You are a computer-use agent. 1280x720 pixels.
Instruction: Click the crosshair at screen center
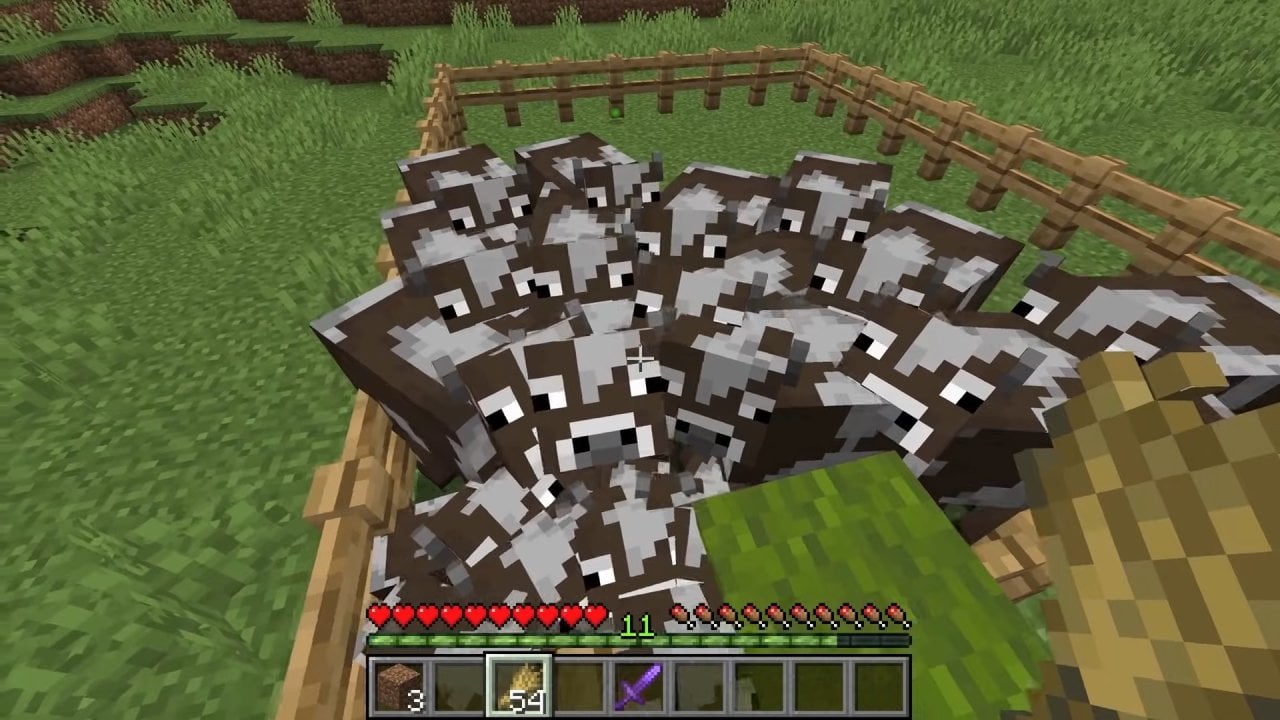(x=640, y=360)
